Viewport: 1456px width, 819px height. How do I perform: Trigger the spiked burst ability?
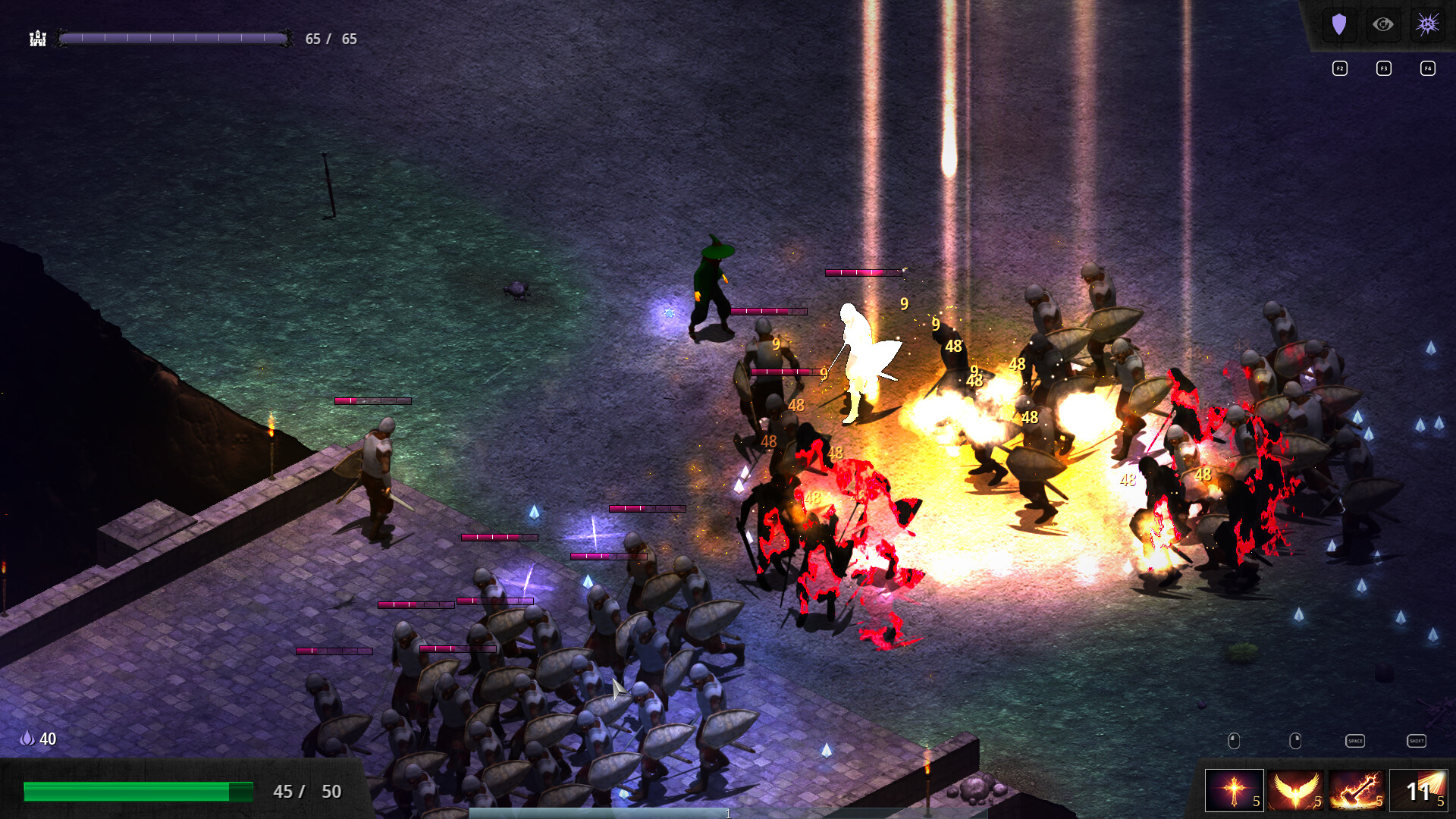click(x=1427, y=25)
